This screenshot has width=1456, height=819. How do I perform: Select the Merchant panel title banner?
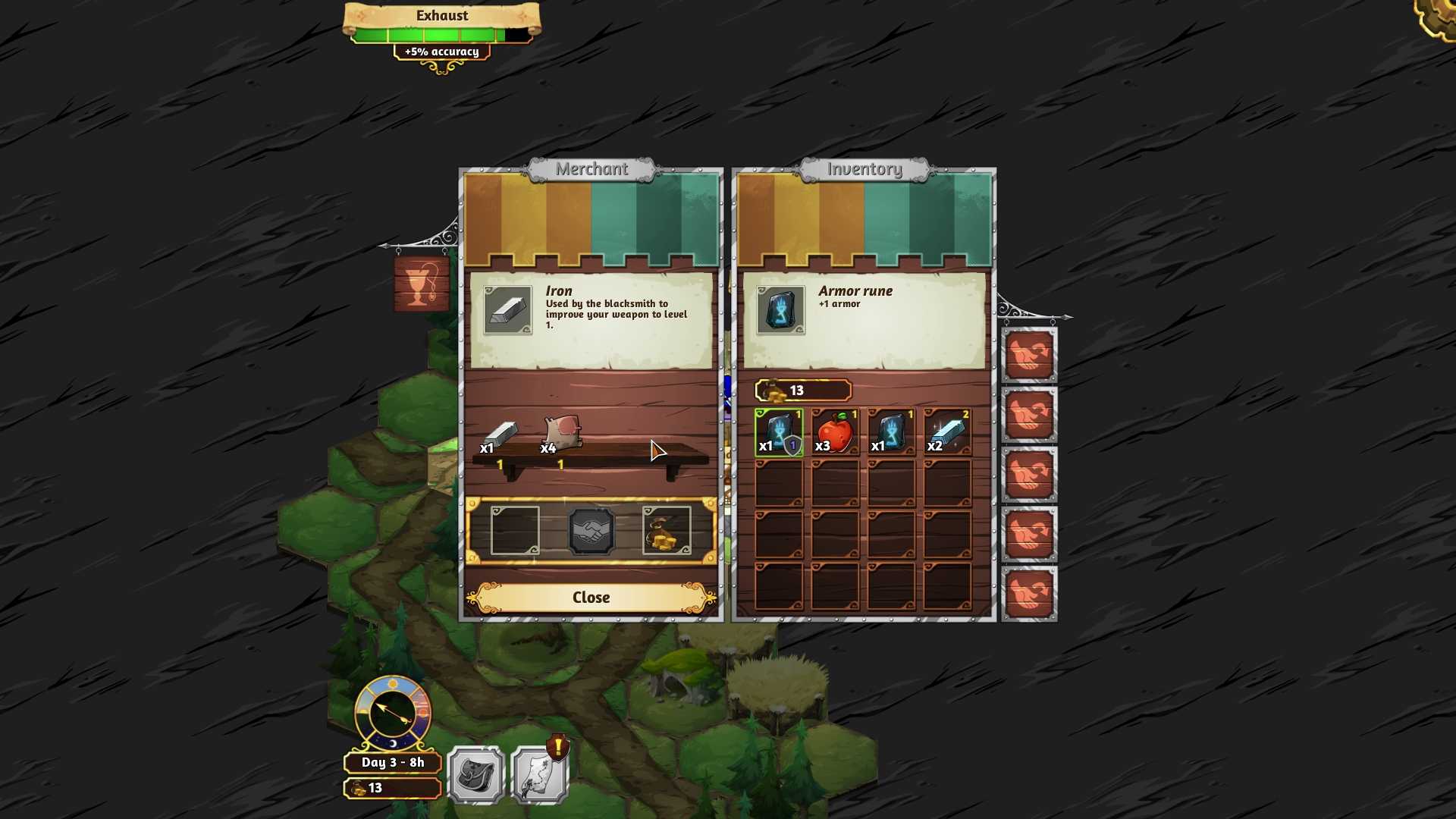(592, 169)
